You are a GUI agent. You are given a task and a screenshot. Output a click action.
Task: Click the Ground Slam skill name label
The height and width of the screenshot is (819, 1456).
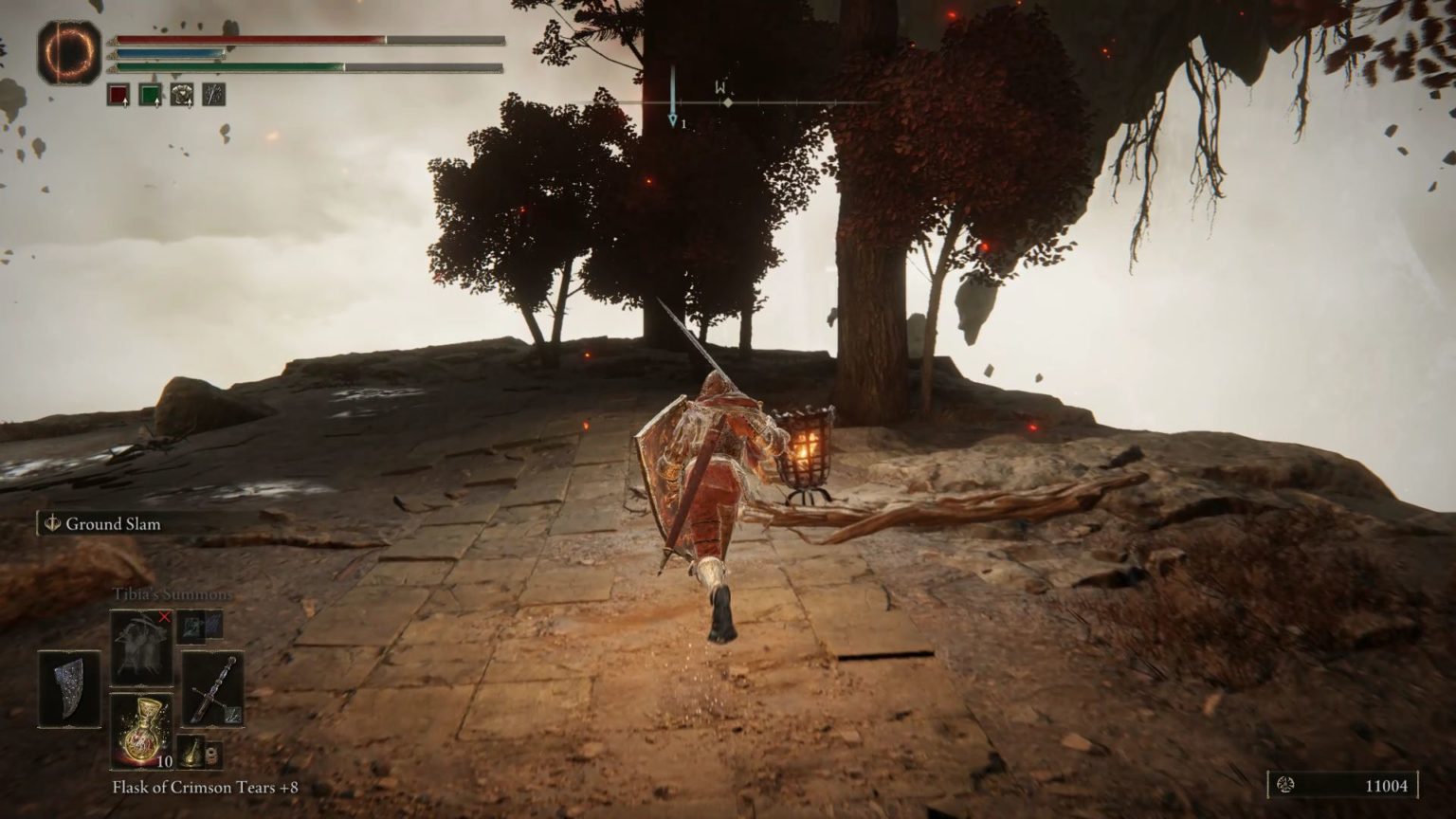[112, 523]
